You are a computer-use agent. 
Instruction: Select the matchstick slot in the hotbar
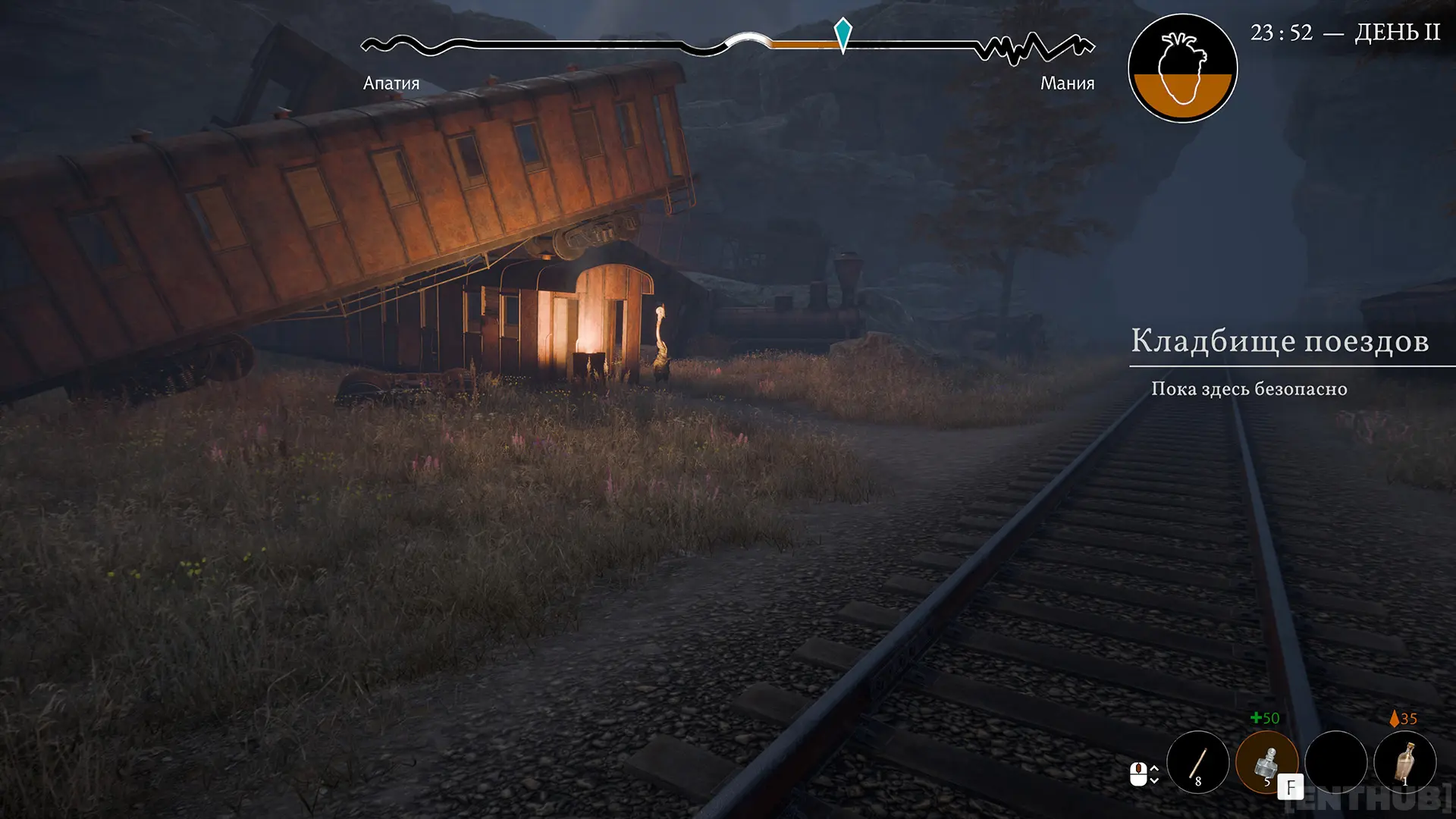tap(1197, 762)
